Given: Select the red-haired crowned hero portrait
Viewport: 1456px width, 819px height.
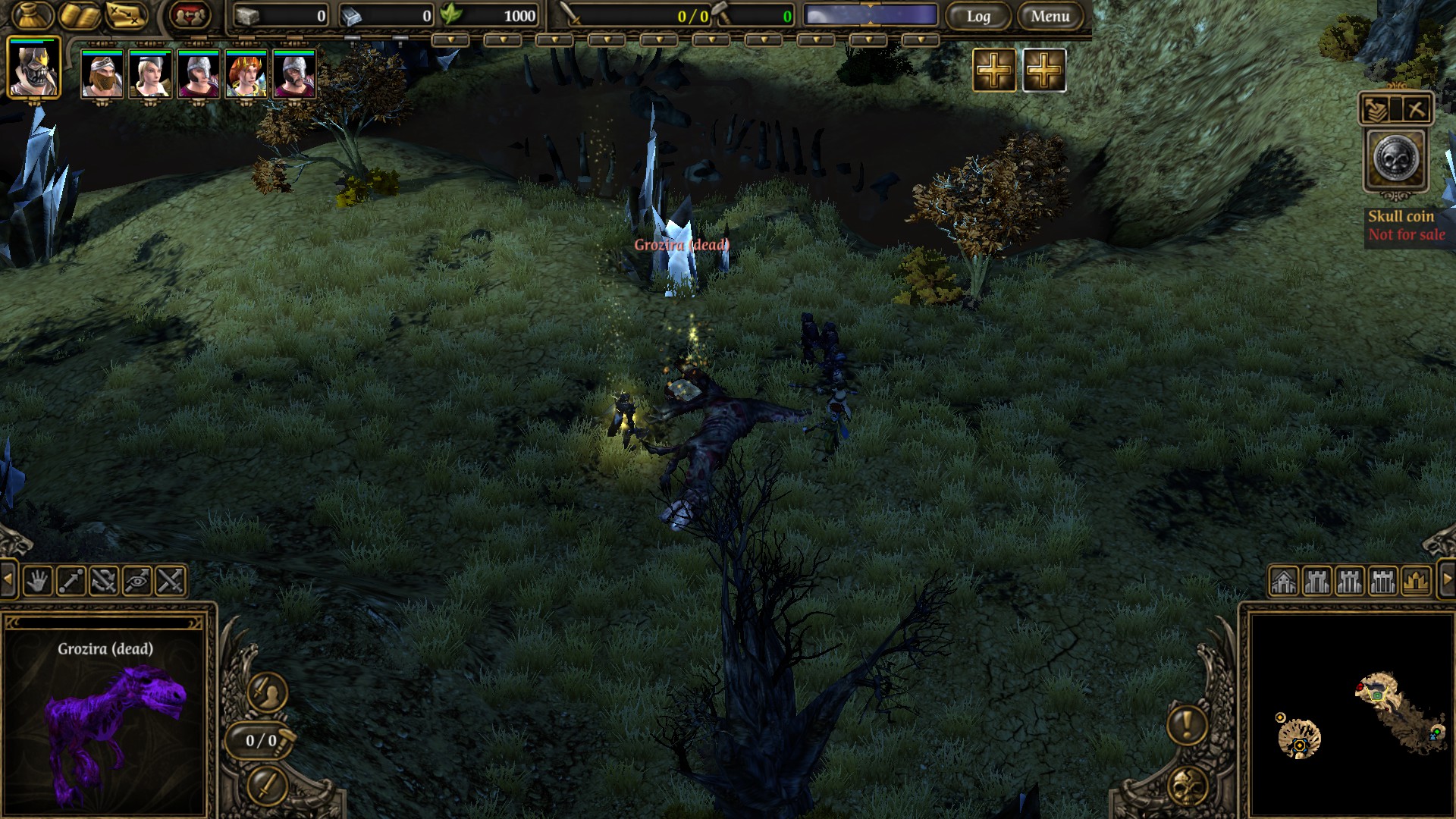Looking at the screenshot, I should click(246, 74).
